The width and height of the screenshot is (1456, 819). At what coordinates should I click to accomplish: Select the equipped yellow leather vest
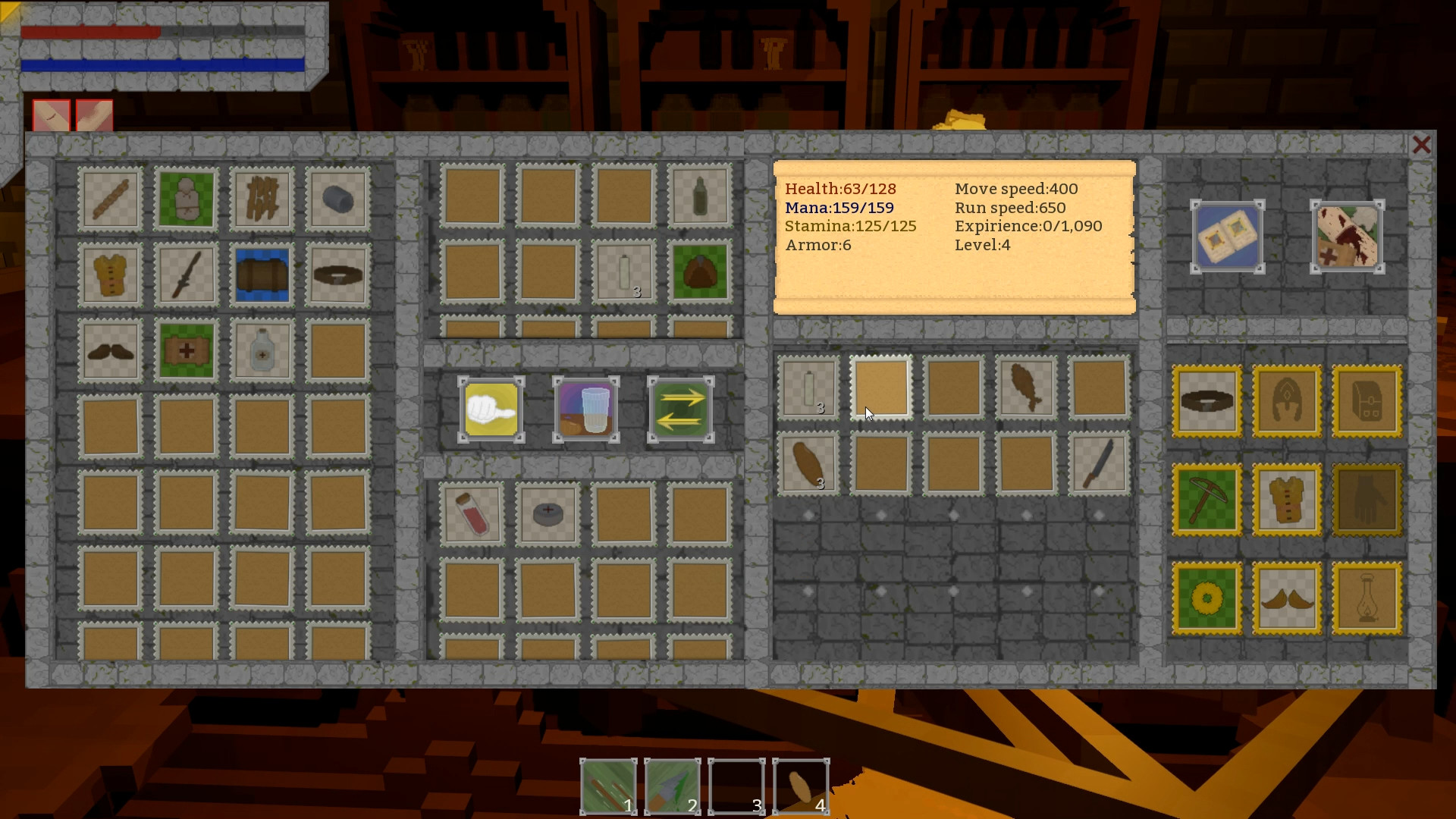(x=1287, y=500)
